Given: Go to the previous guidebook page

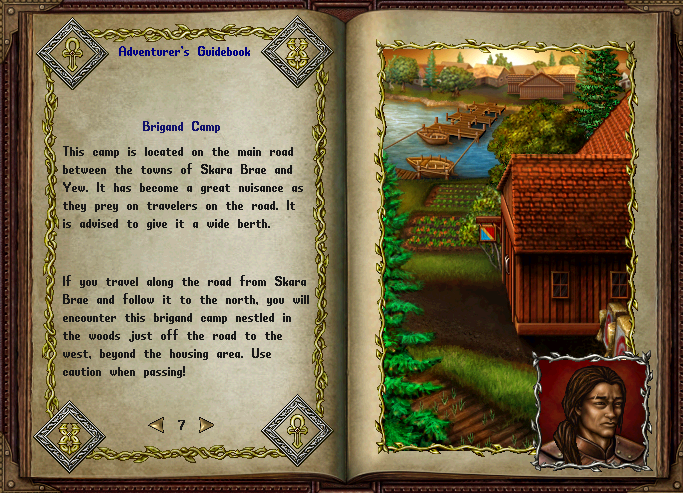Looking at the screenshot, I should (156, 425).
